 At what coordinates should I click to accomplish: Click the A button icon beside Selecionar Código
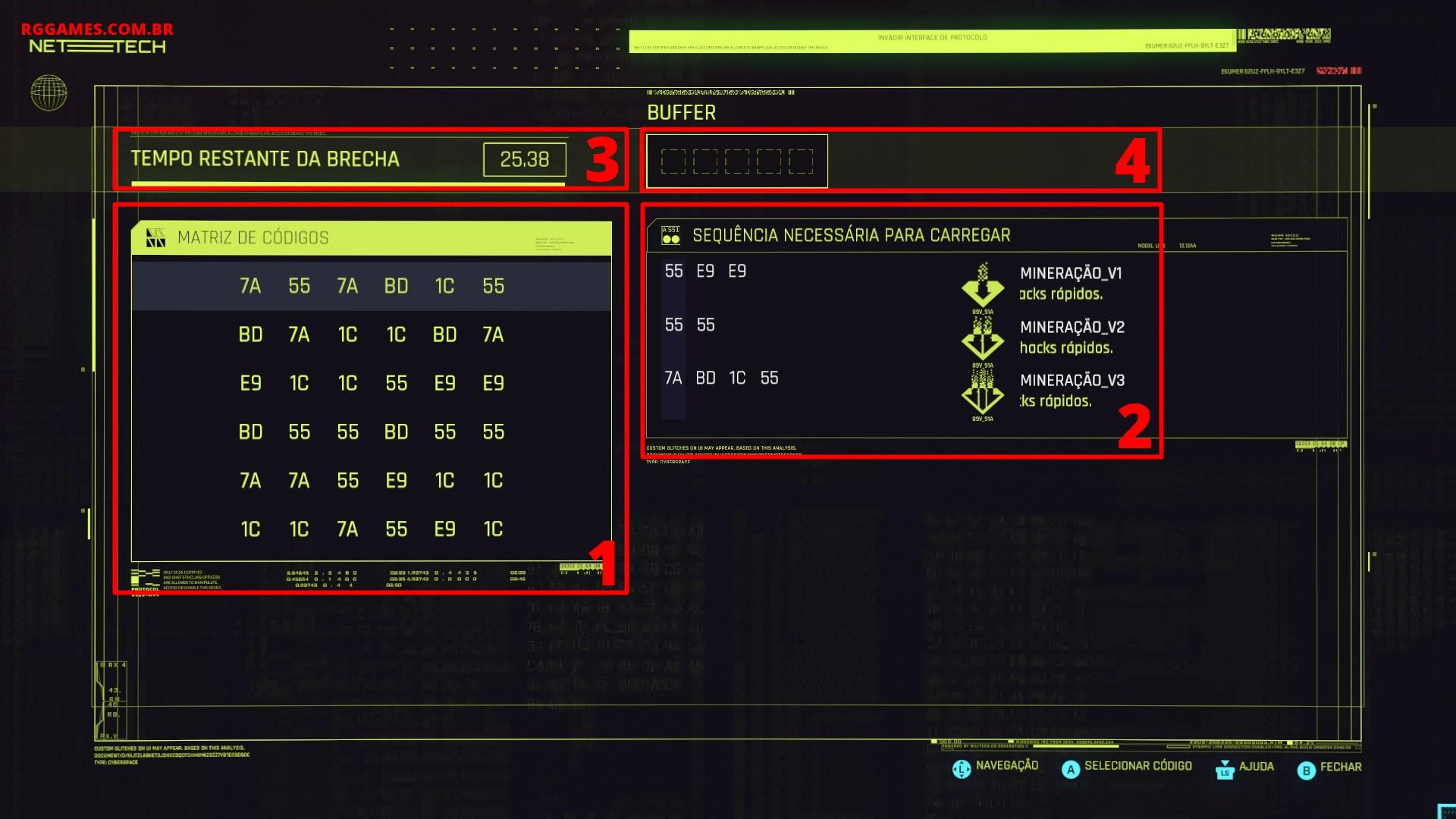1071,768
